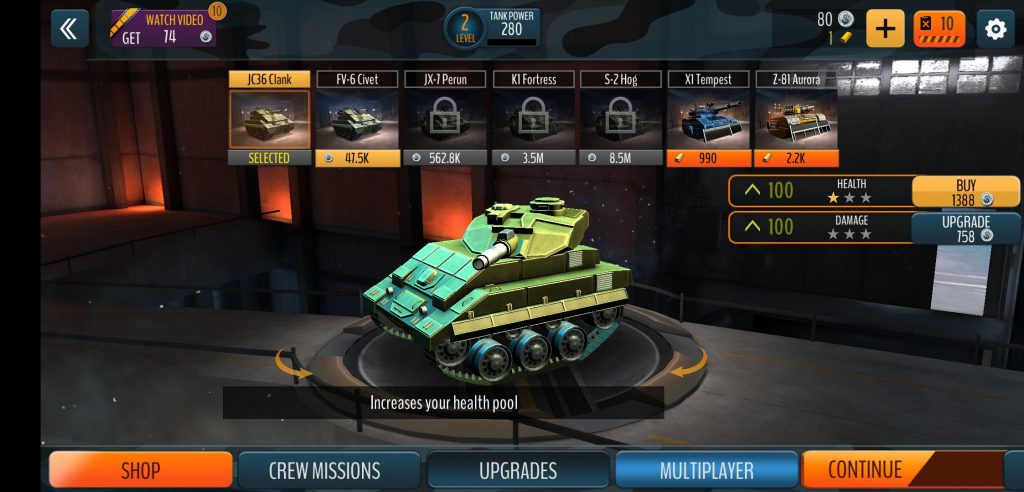Continue to the next battle
This screenshot has width=1024, height=492.
click(x=866, y=470)
